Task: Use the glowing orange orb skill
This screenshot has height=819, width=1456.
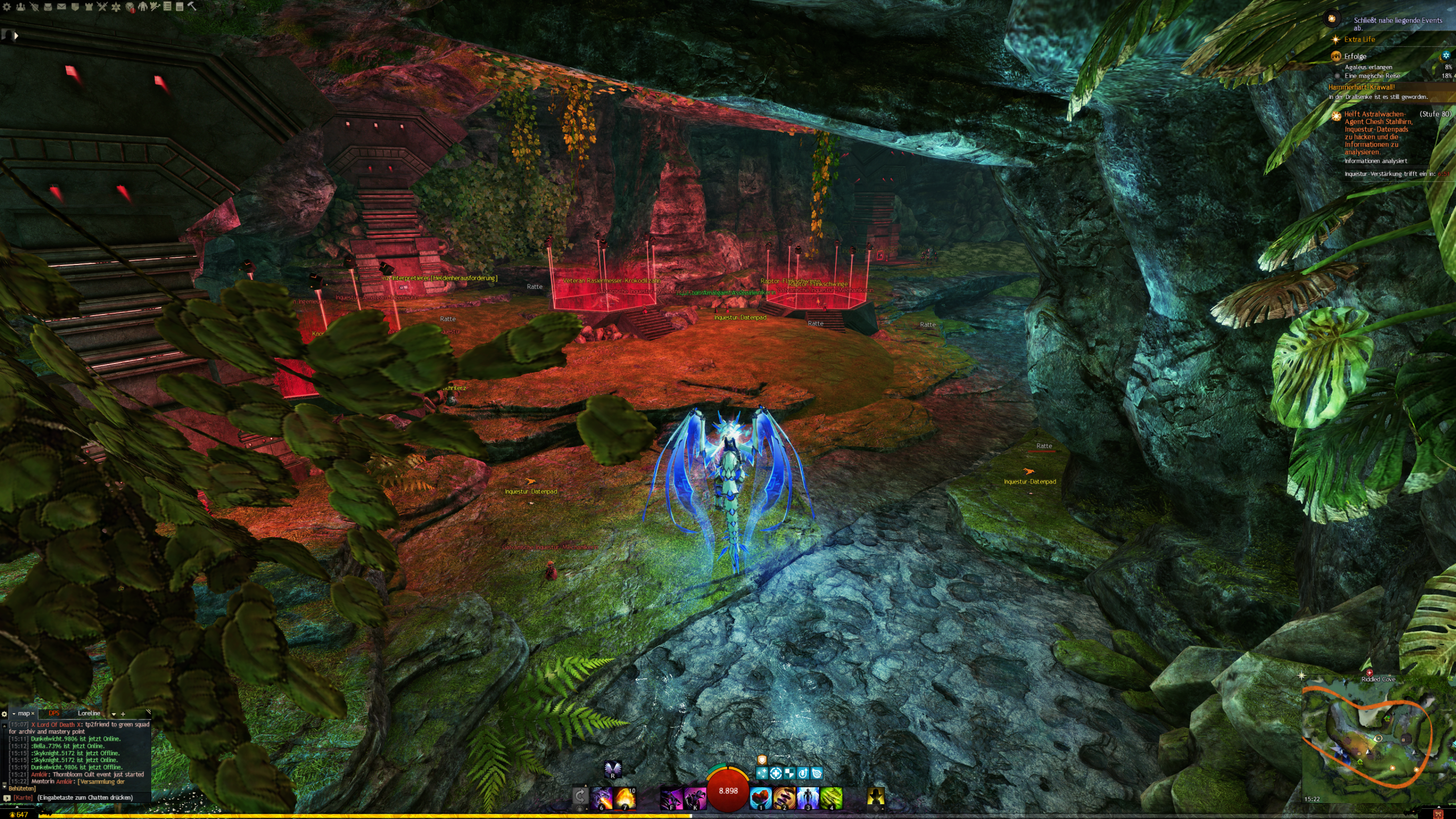Action: pos(624,797)
